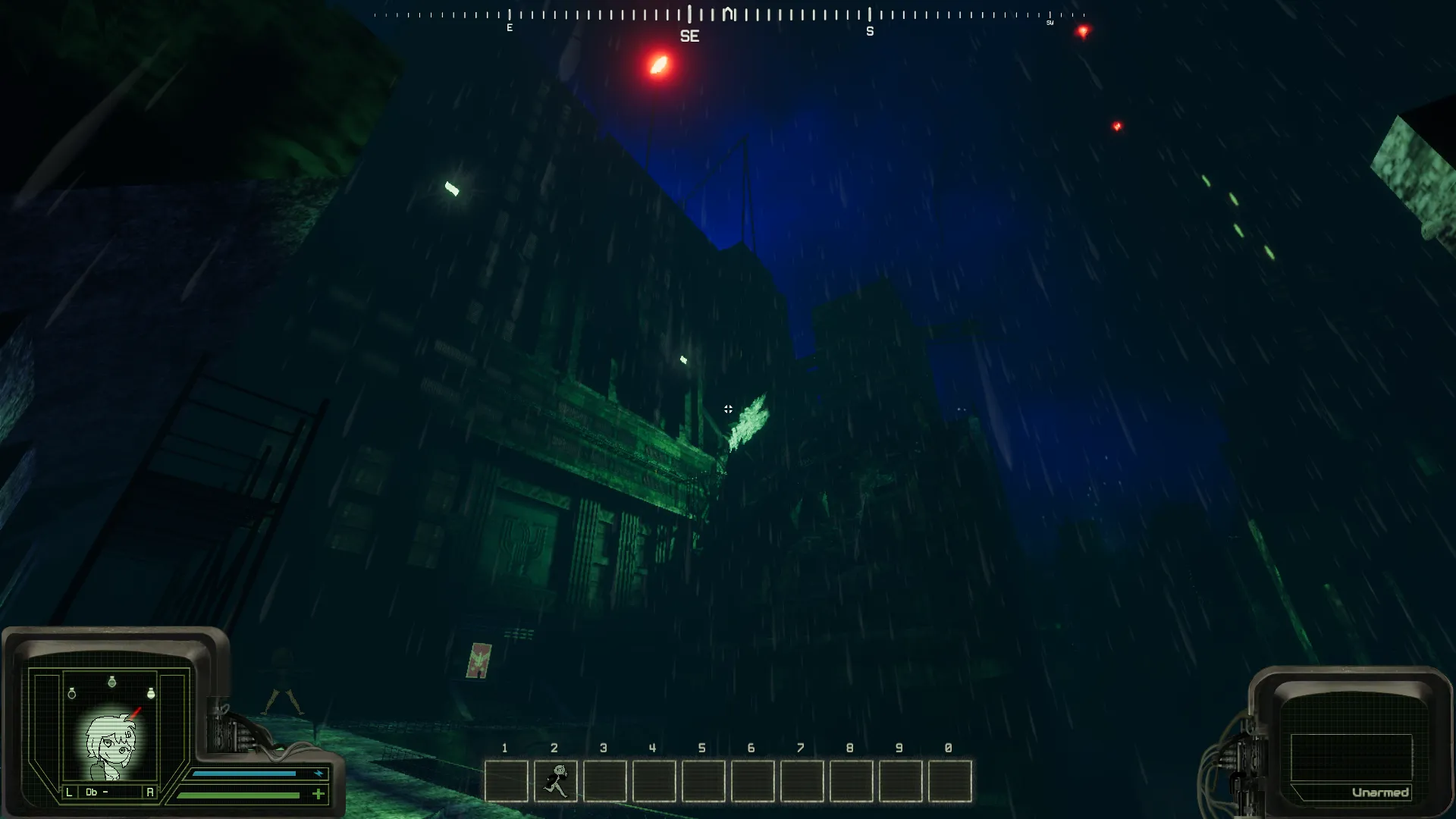Select the S marker on the compass bar
The image size is (1456, 819).
[870, 32]
